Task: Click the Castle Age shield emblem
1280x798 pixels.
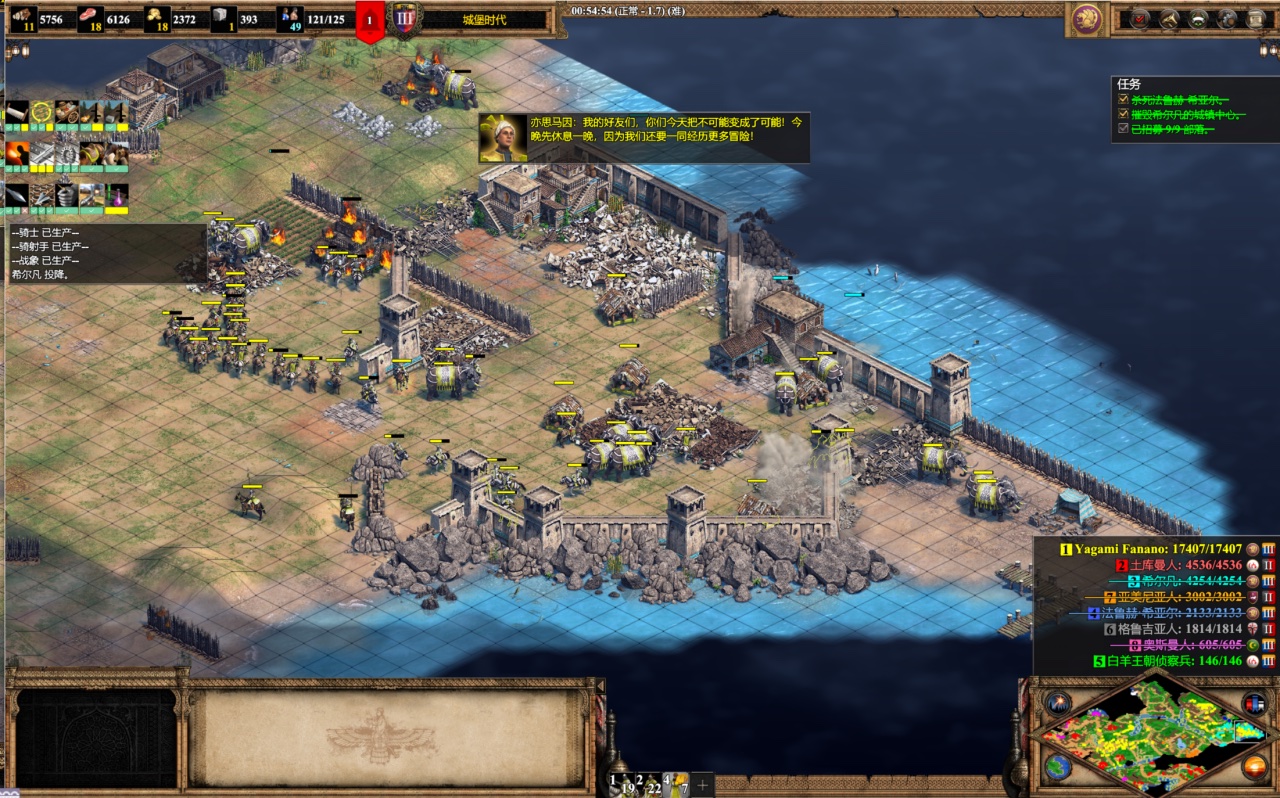Action: [x=405, y=19]
